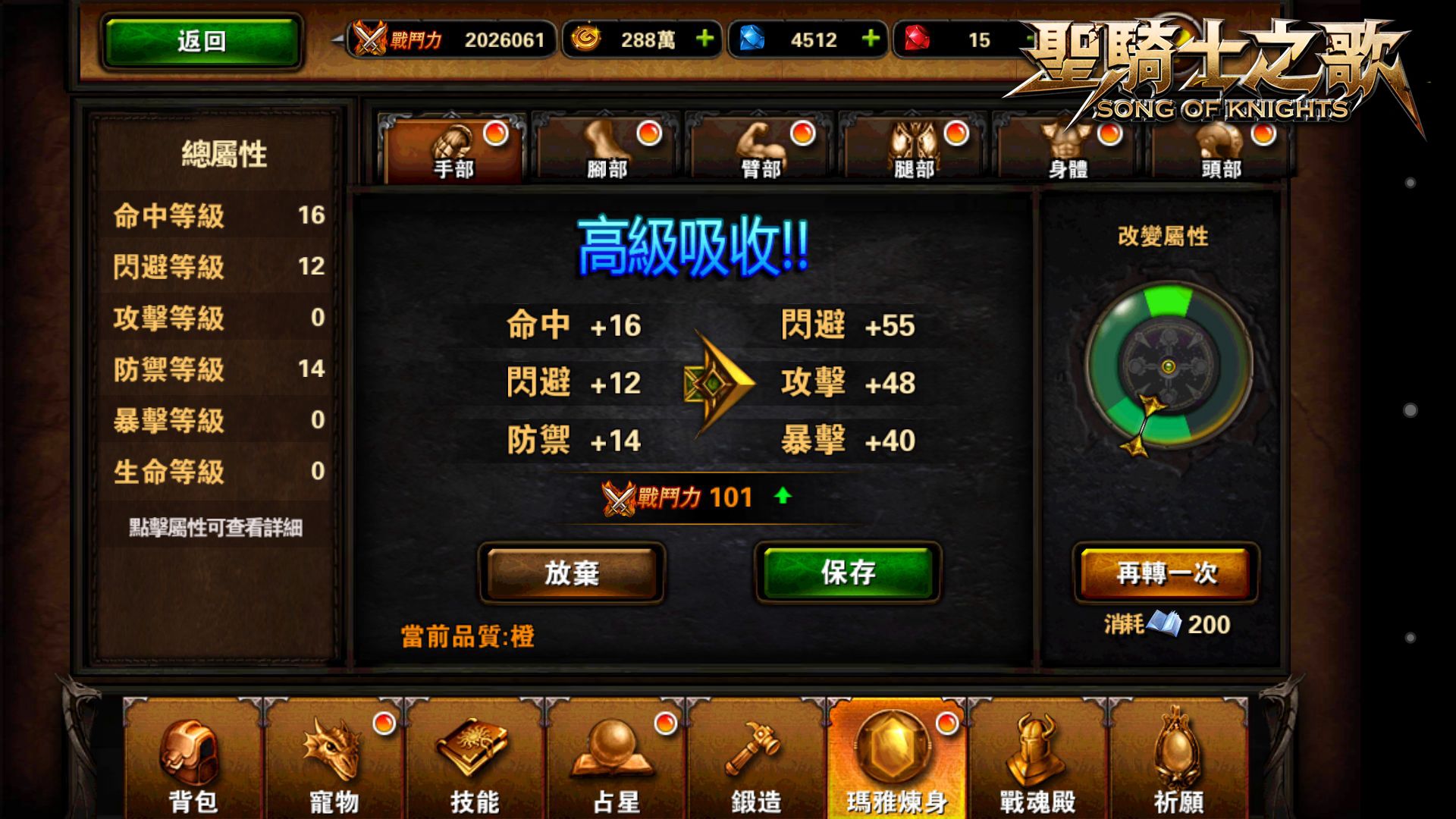The width and height of the screenshot is (1456, 819).
Task: Tap 再轉一次 to reroll attributes
Action: click(x=1165, y=574)
